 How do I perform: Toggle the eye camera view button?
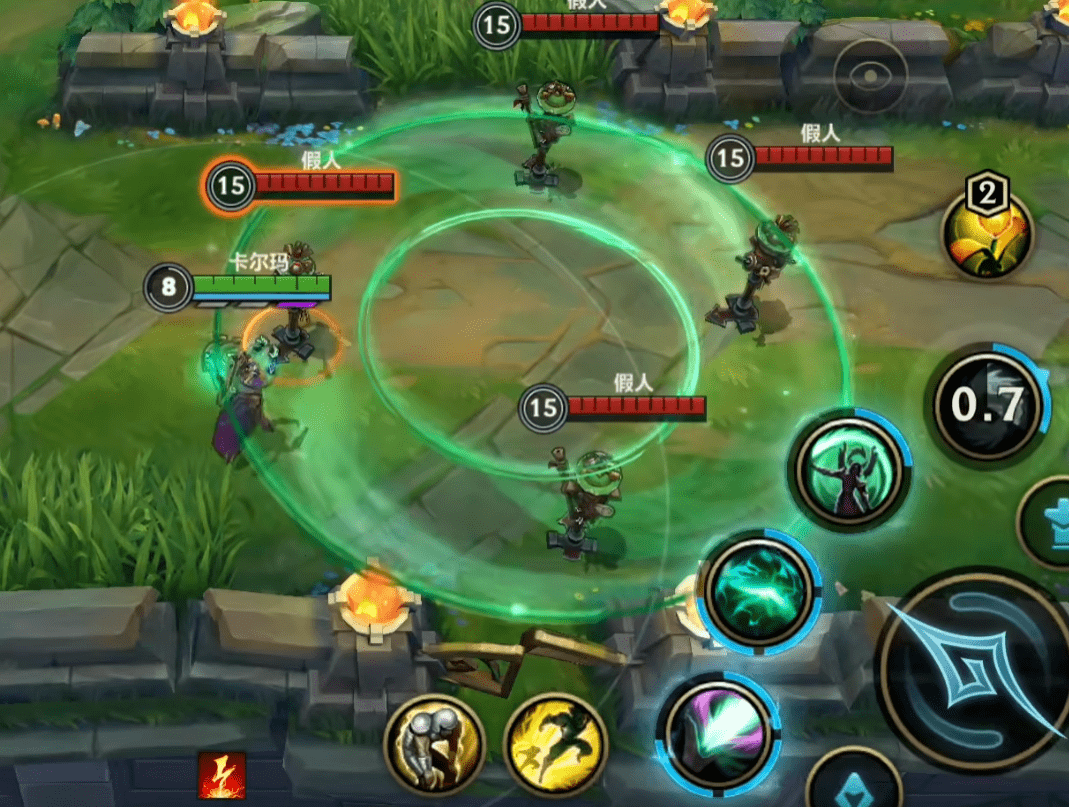(x=870, y=77)
